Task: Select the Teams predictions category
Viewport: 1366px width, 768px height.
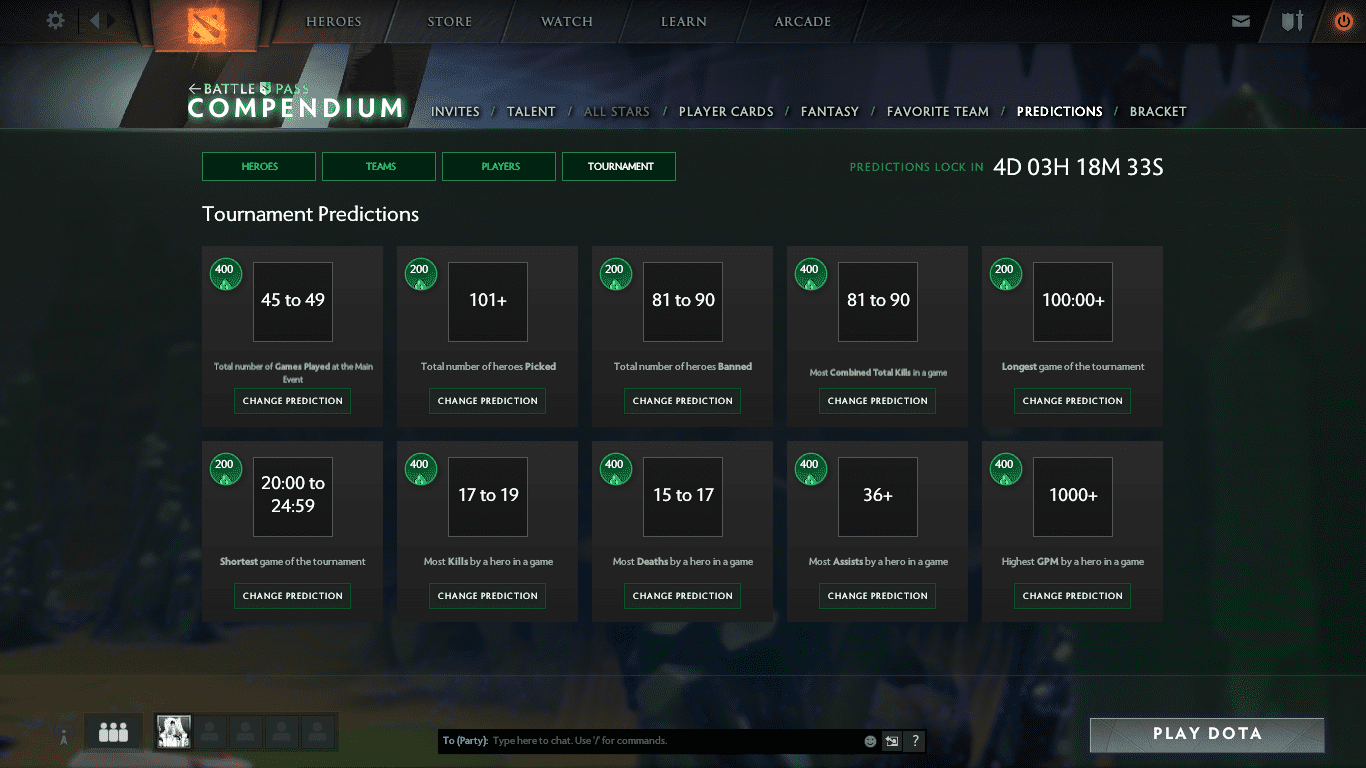Action: click(379, 167)
